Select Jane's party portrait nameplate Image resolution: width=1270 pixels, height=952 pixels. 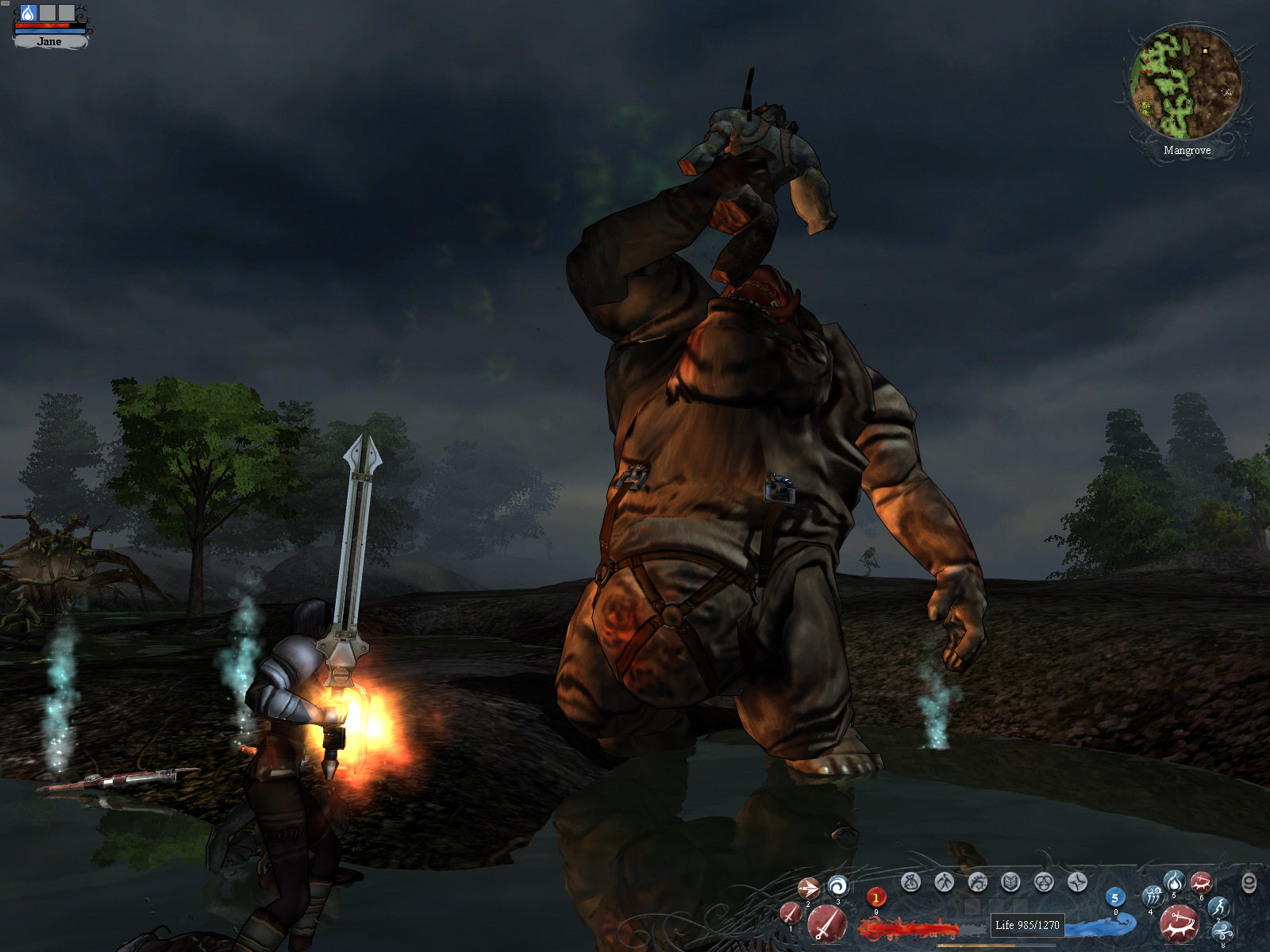49,41
